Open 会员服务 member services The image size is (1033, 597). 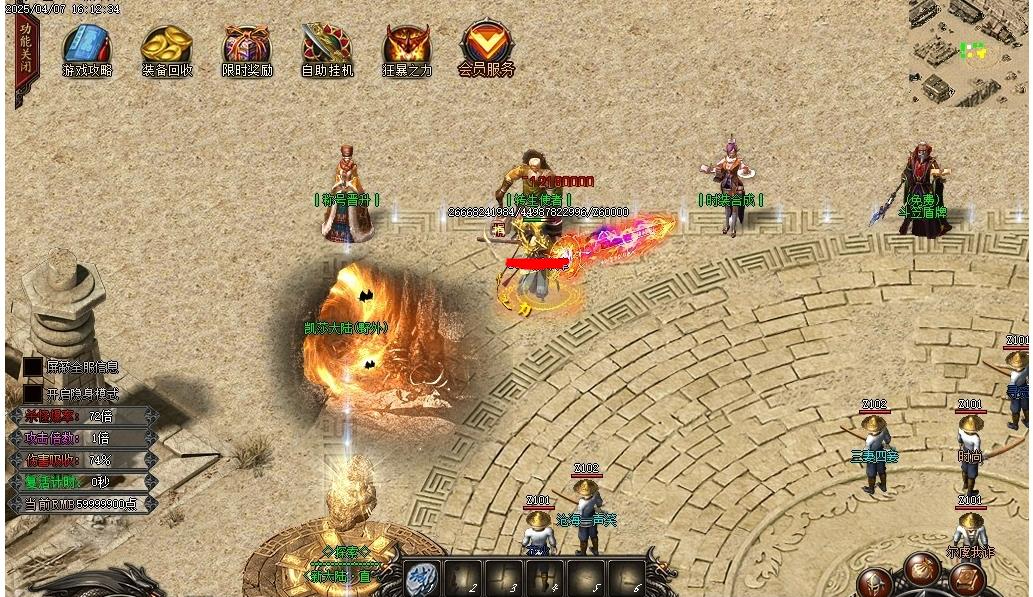(486, 46)
